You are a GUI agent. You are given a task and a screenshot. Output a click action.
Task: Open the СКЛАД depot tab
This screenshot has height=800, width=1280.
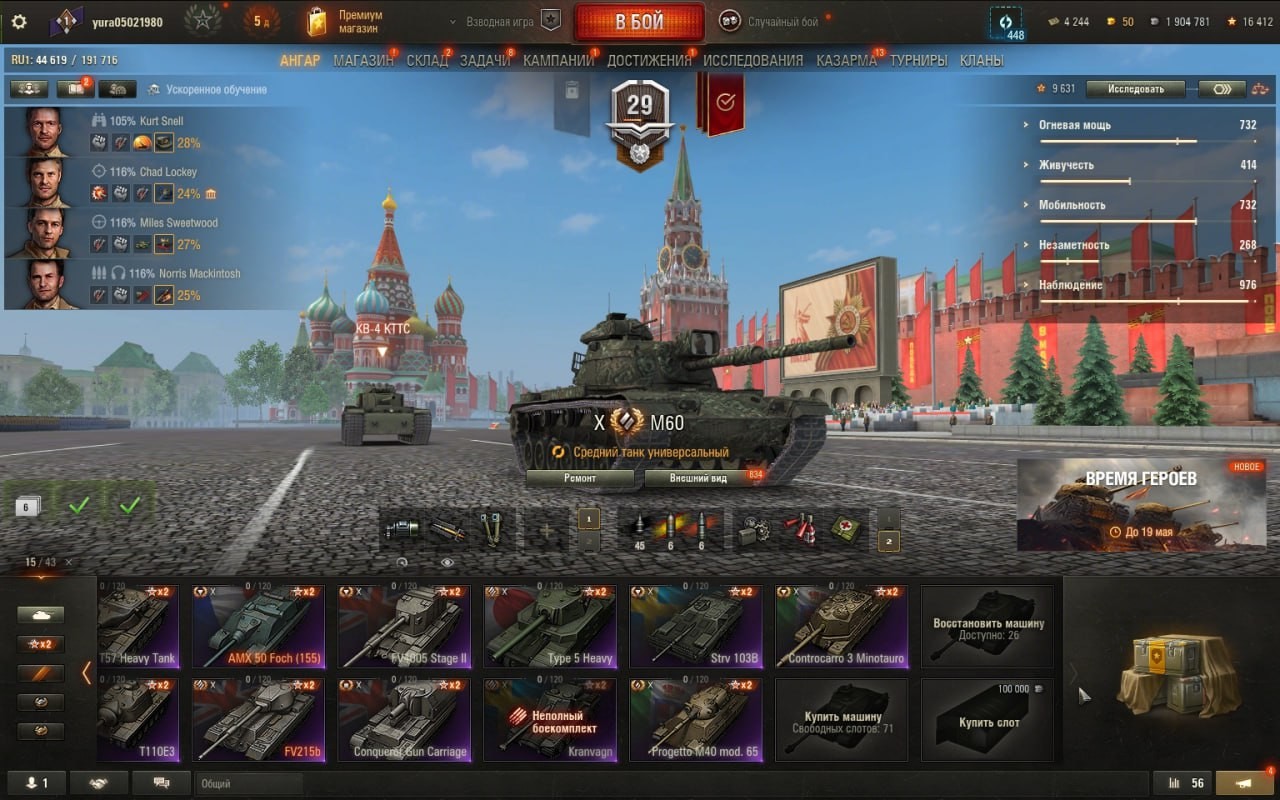427,60
